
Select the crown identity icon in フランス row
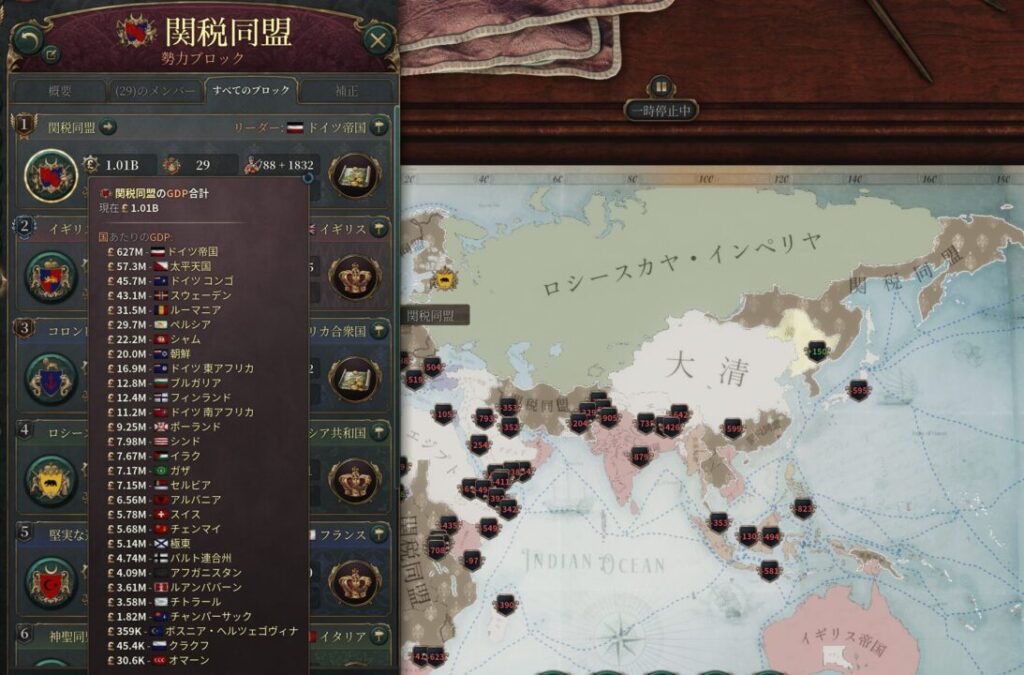point(354,584)
